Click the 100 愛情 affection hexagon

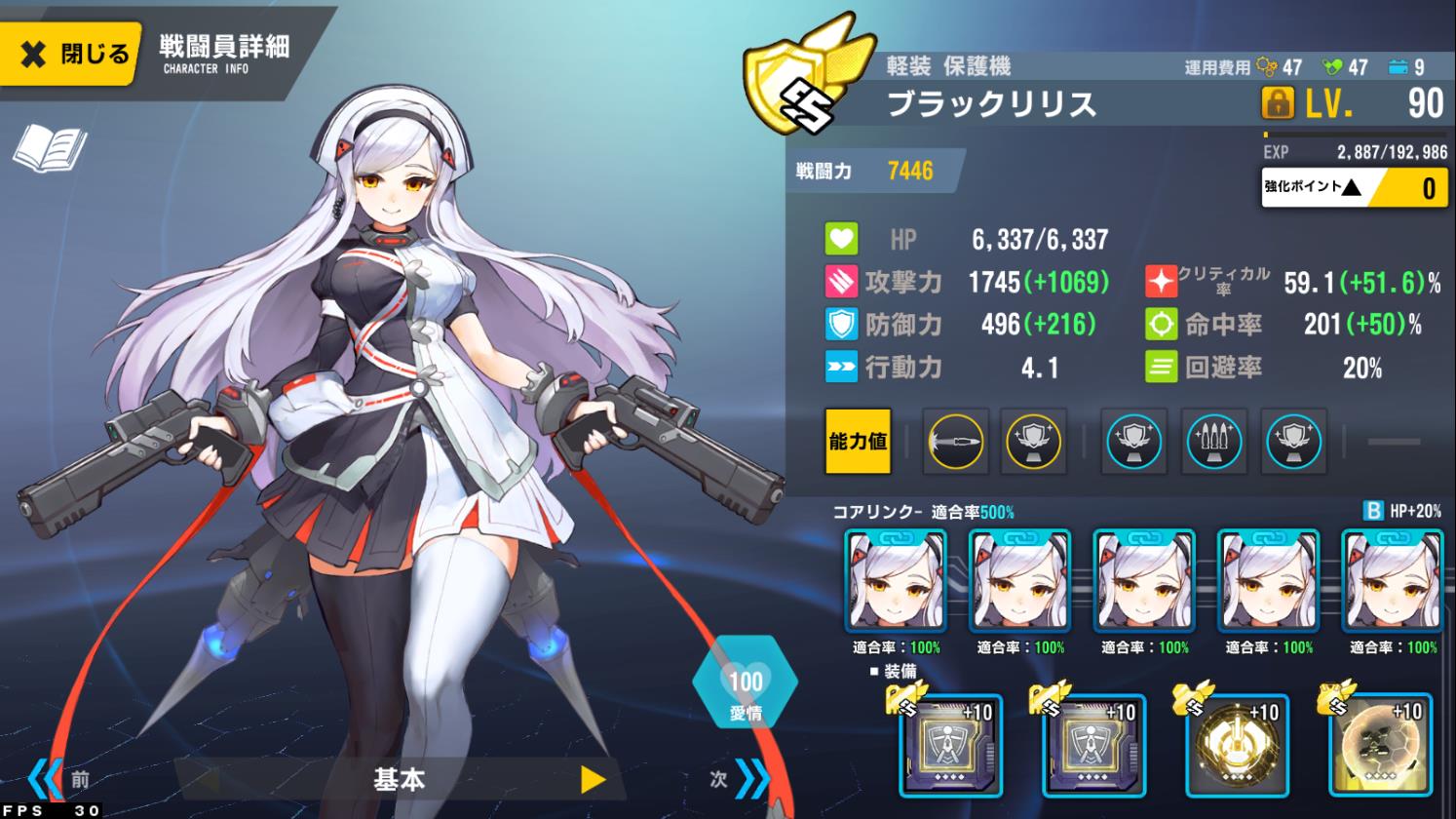[x=746, y=682]
